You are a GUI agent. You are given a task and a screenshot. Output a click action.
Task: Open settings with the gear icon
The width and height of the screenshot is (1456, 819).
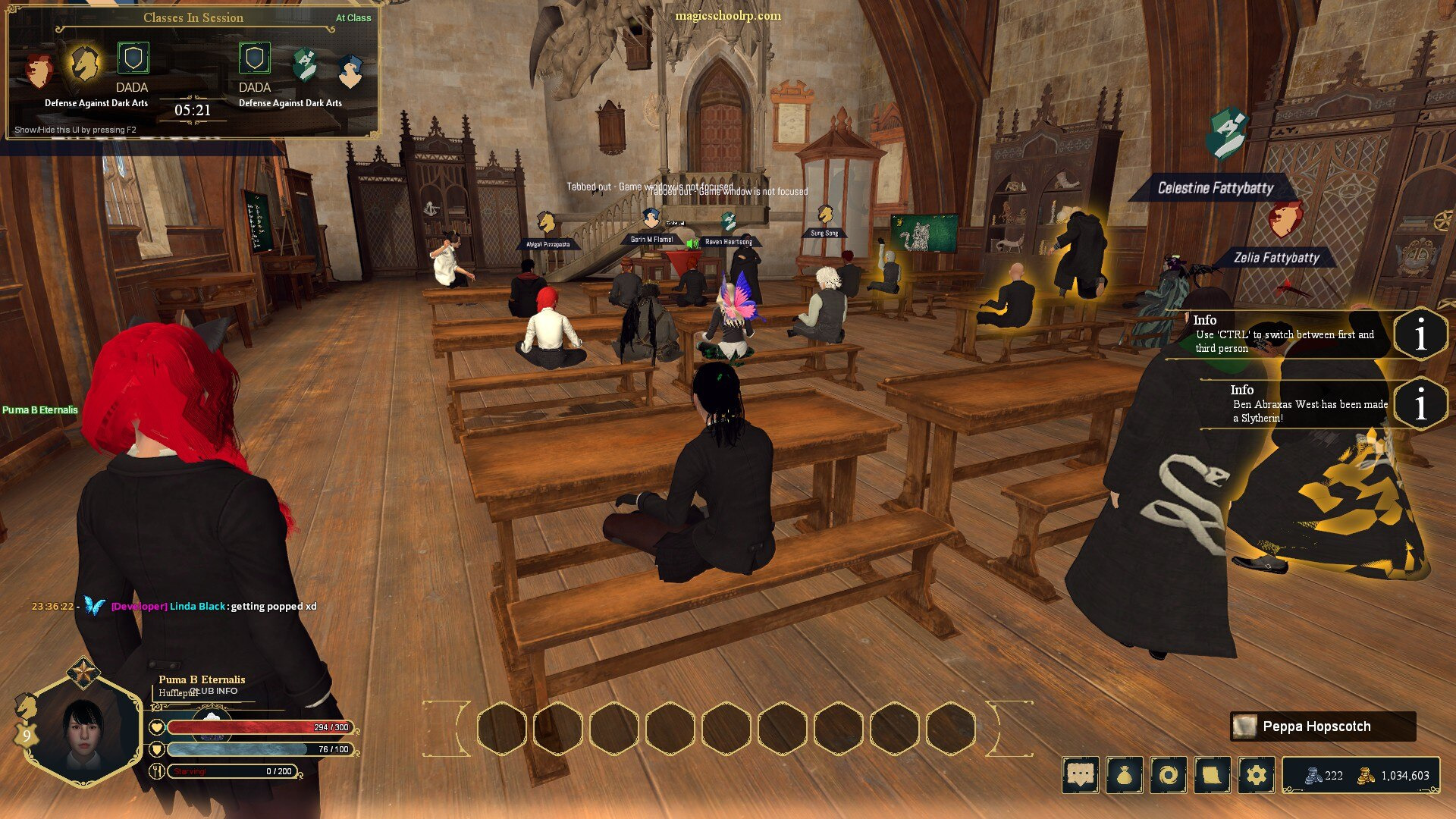[1257, 775]
